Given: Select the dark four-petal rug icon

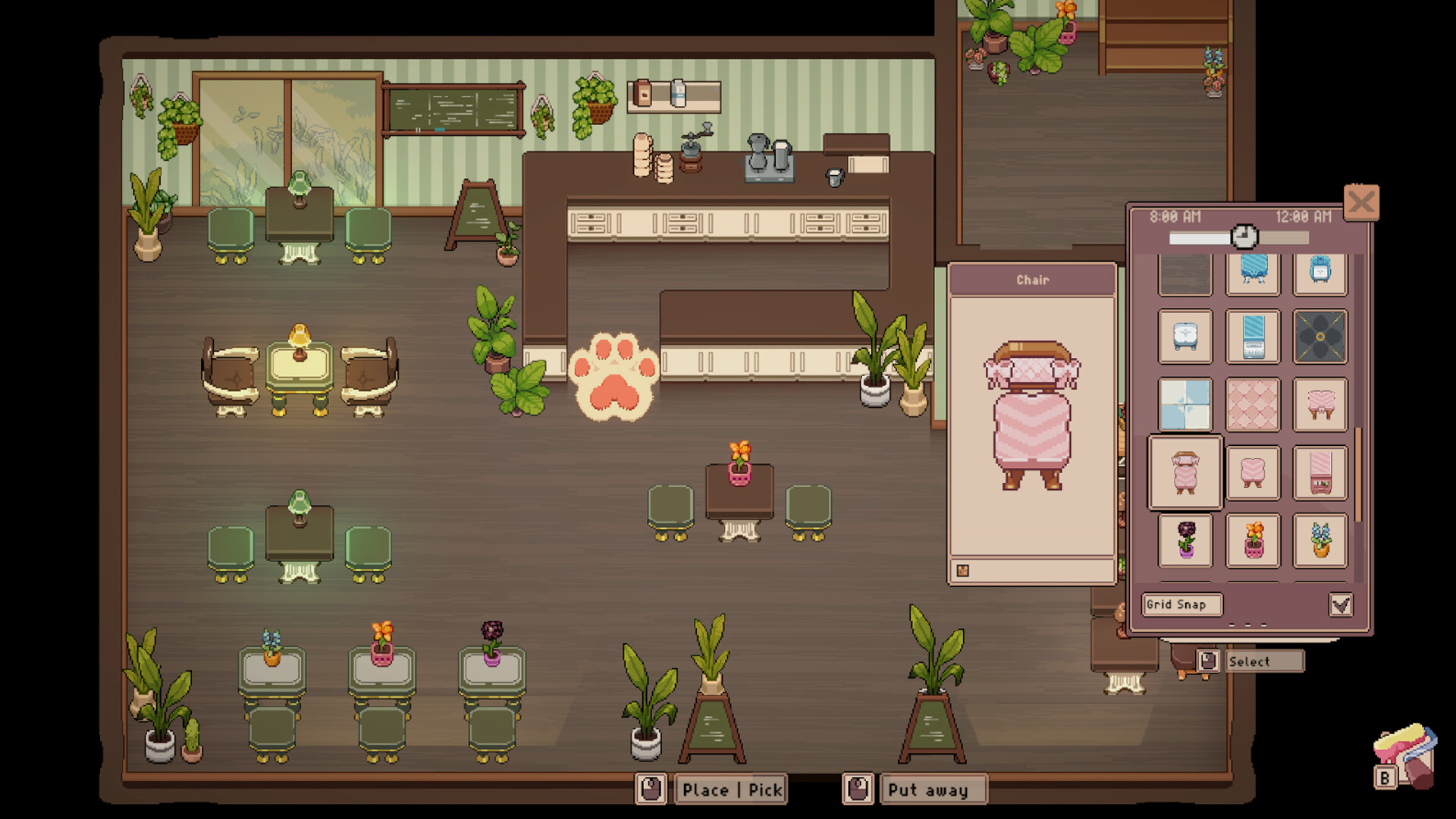Looking at the screenshot, I should tap(1321, 336).
